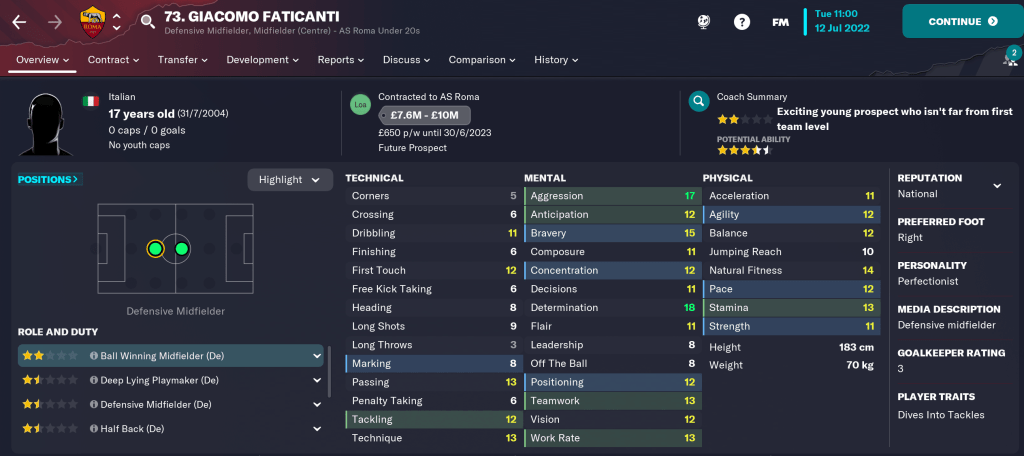
Task: Open the Contract menu
Action: click(x=113, y=60)
